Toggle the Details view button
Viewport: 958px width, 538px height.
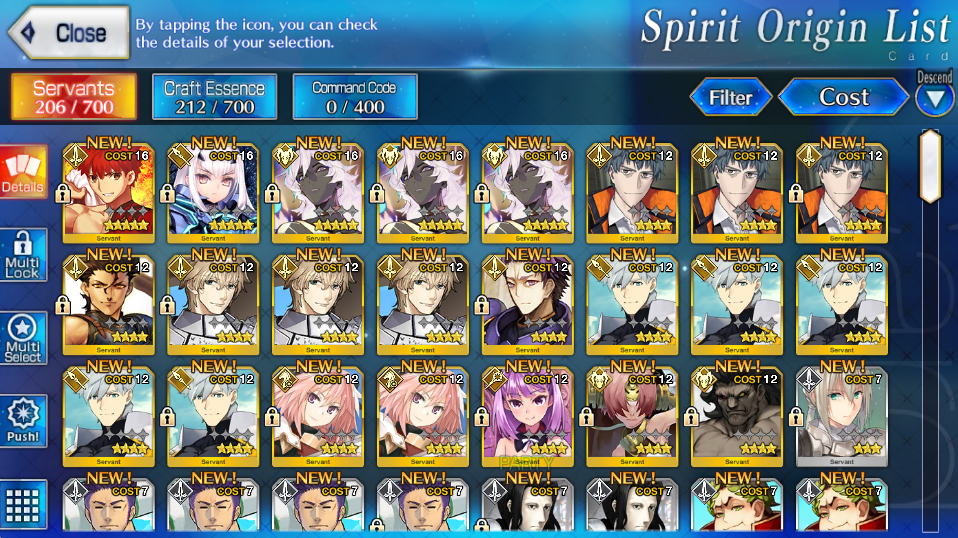click(23, 172)
